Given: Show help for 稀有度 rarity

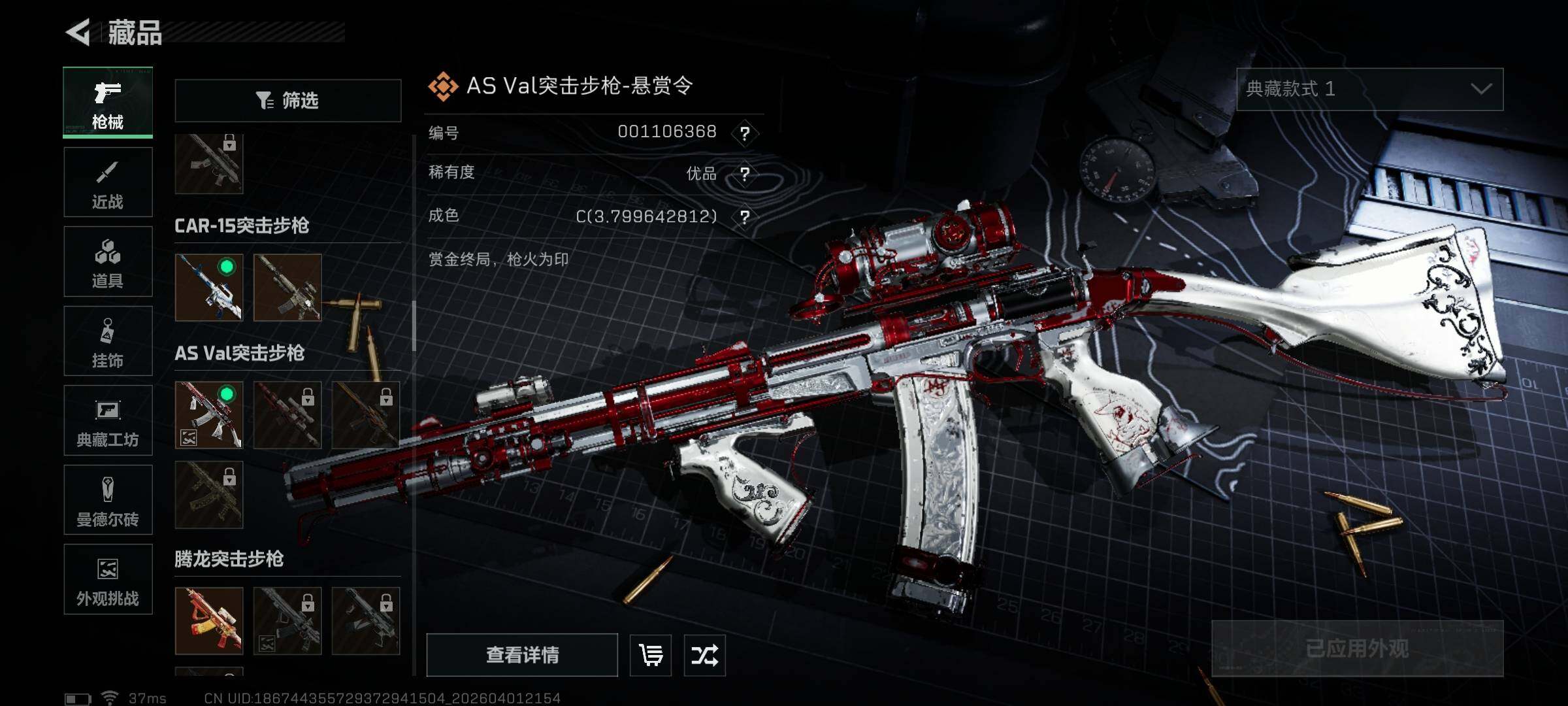Looking at the screenshot, I should pyautogui.click(x=745, y=174).
